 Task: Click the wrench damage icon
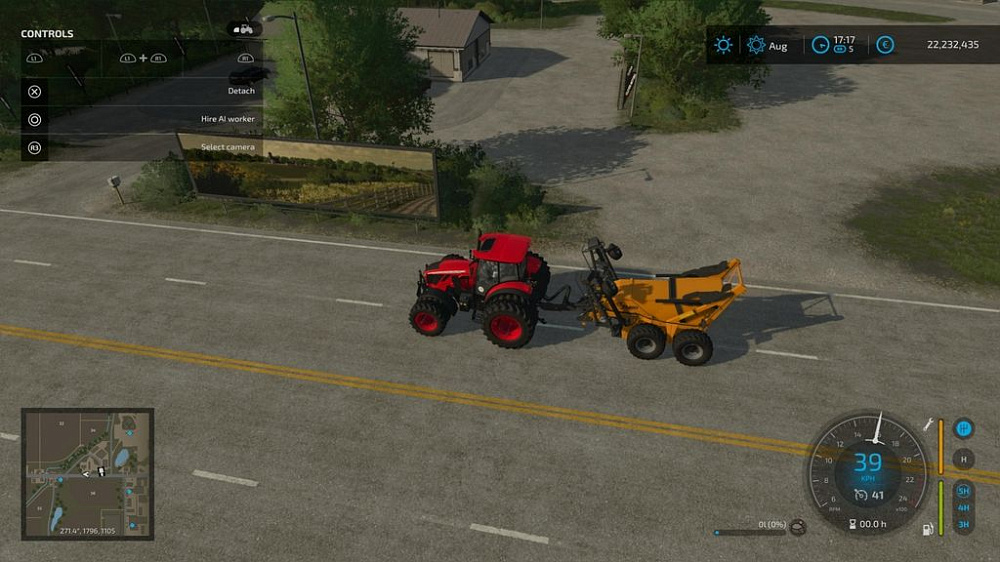(x=927, y=425)
